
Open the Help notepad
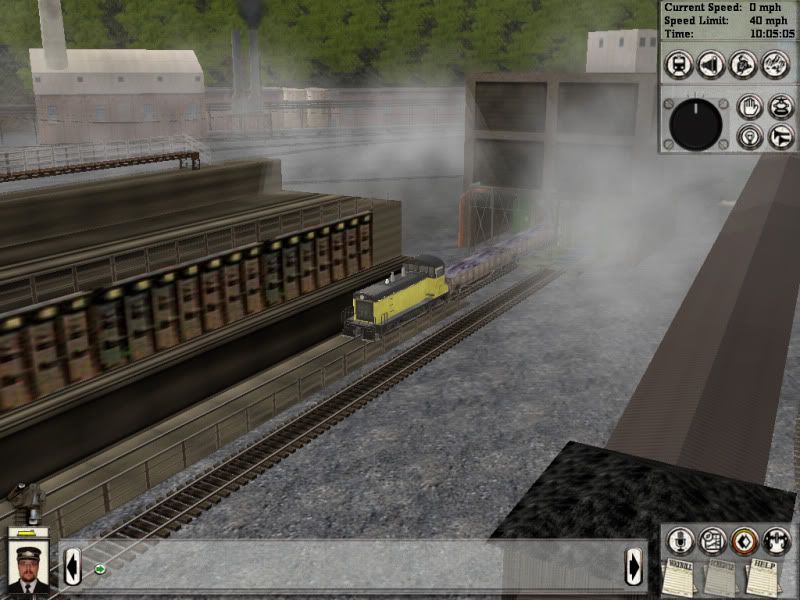[763, 578]
